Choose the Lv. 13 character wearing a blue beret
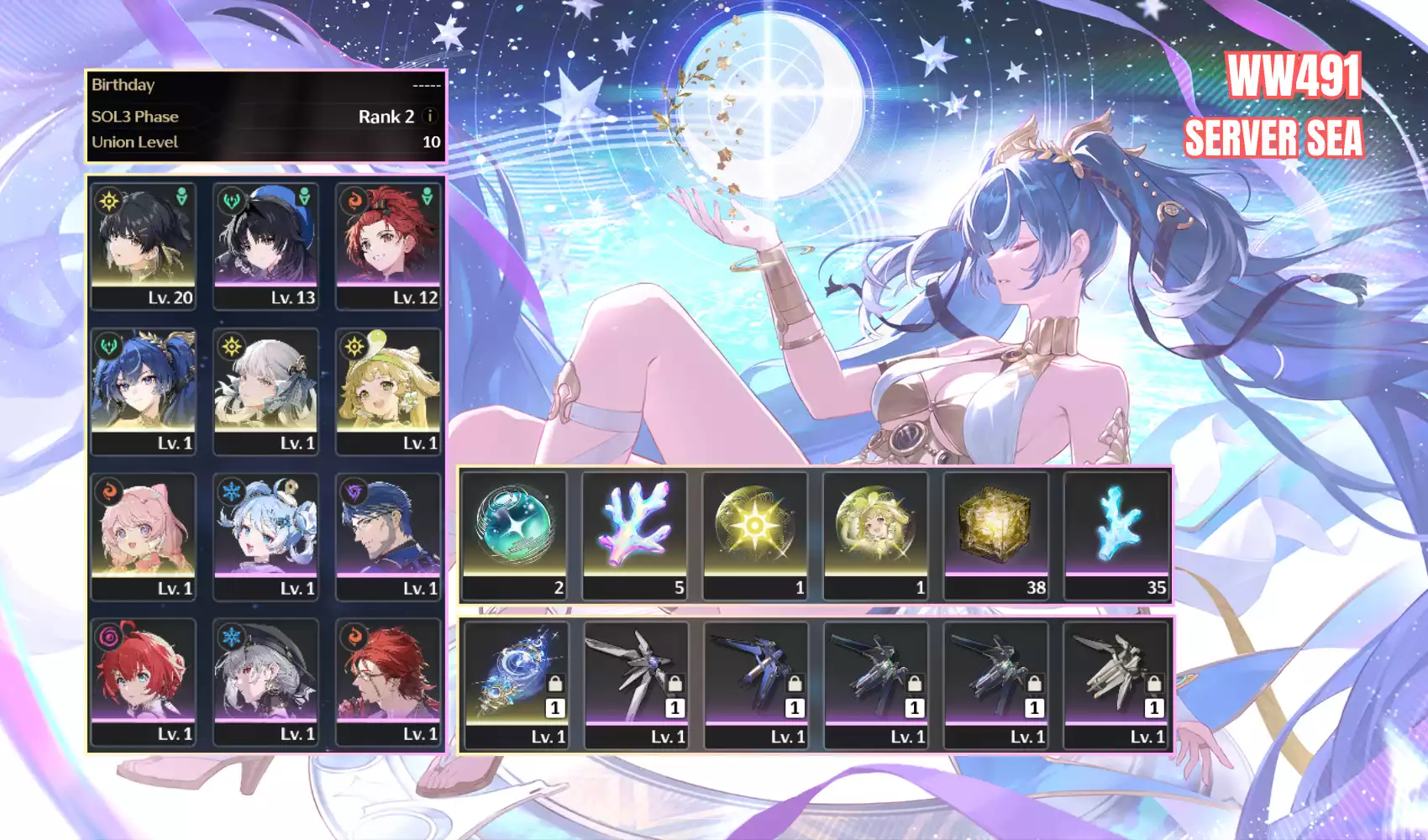 265,246
